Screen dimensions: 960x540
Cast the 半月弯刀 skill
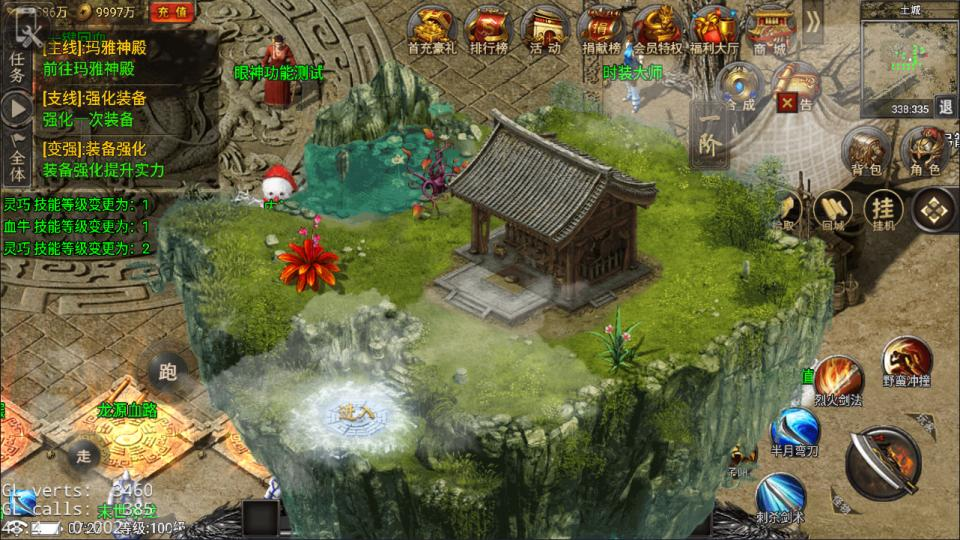click(x=794, y=432)
